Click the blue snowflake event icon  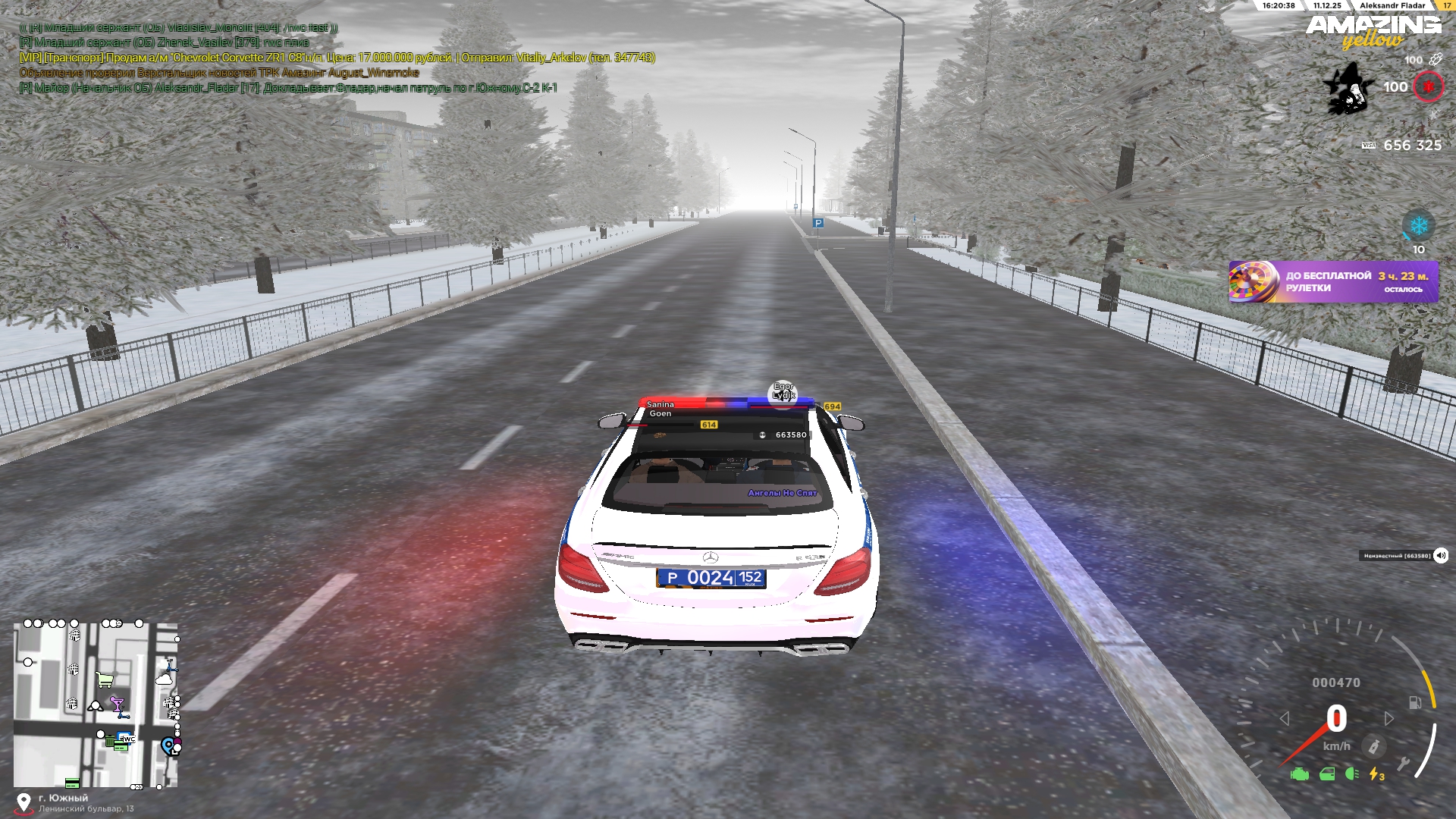tap(1418, 226)
